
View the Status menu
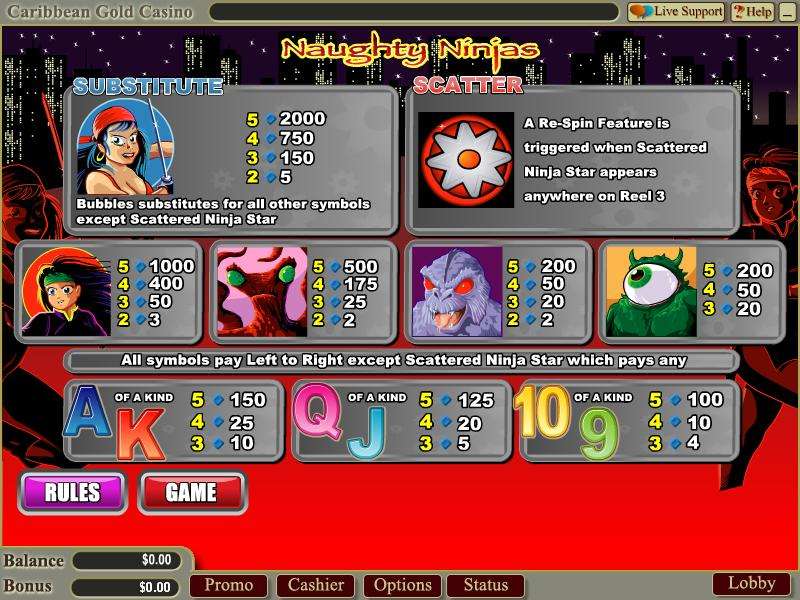click(x=486, y=585)
